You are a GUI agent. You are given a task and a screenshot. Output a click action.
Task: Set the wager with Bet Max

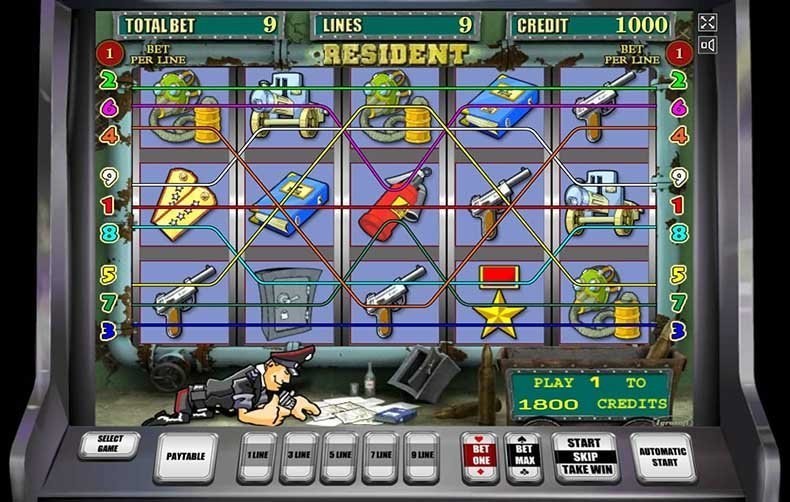[522, 456]
